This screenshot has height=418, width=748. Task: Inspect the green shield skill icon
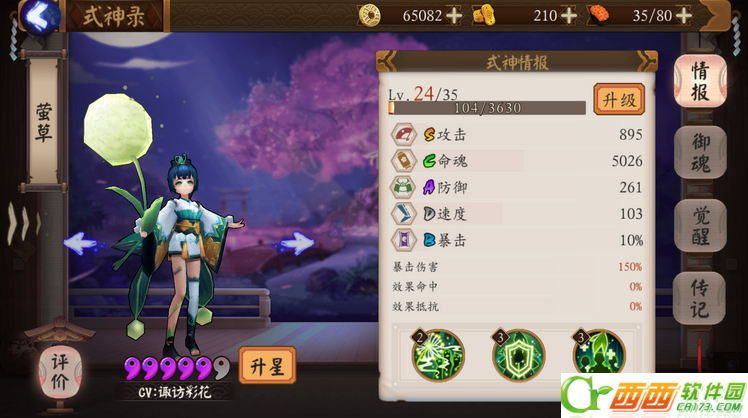(517, 355)
